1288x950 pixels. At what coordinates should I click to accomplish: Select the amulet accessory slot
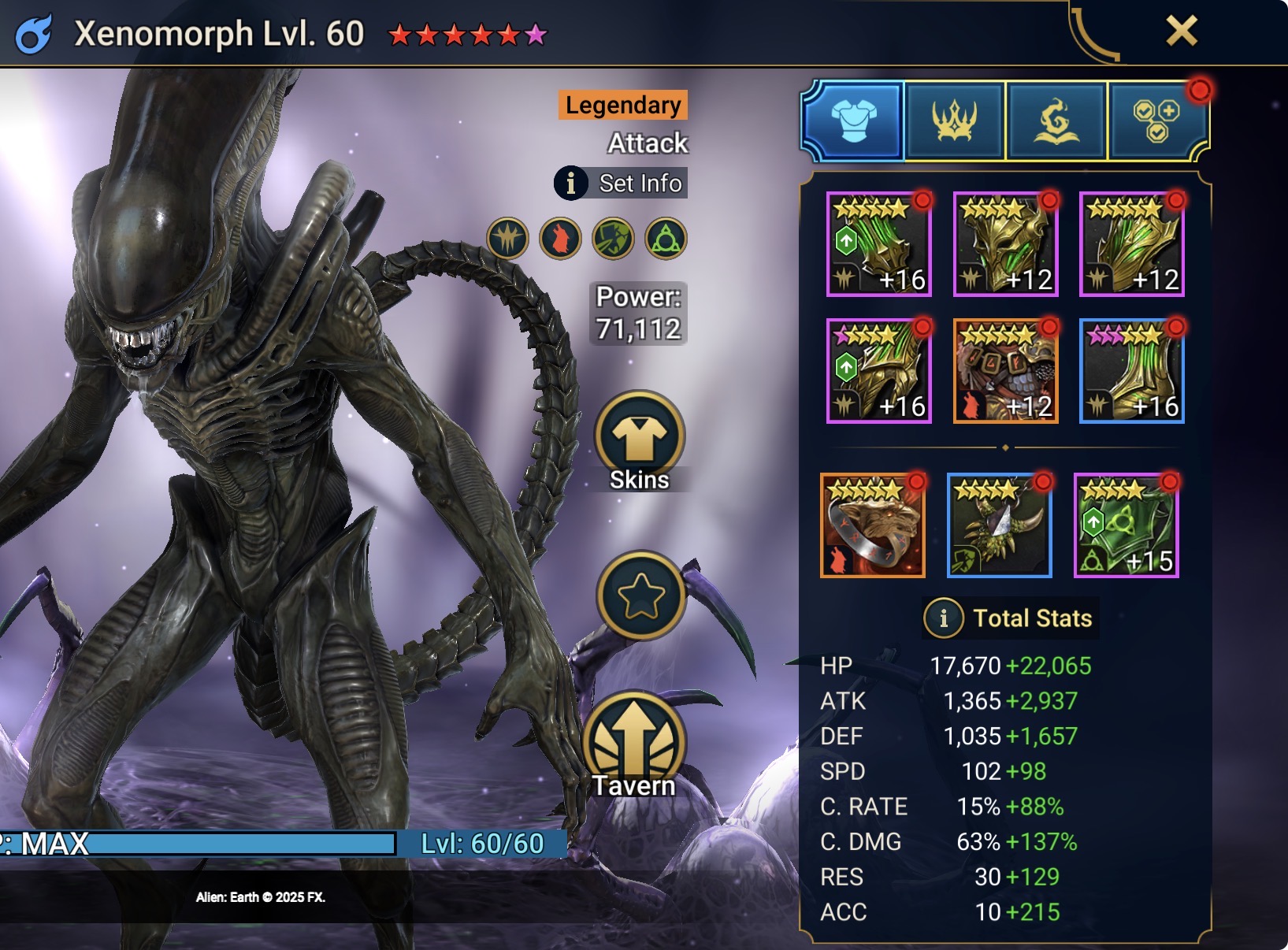pos(999,525)
